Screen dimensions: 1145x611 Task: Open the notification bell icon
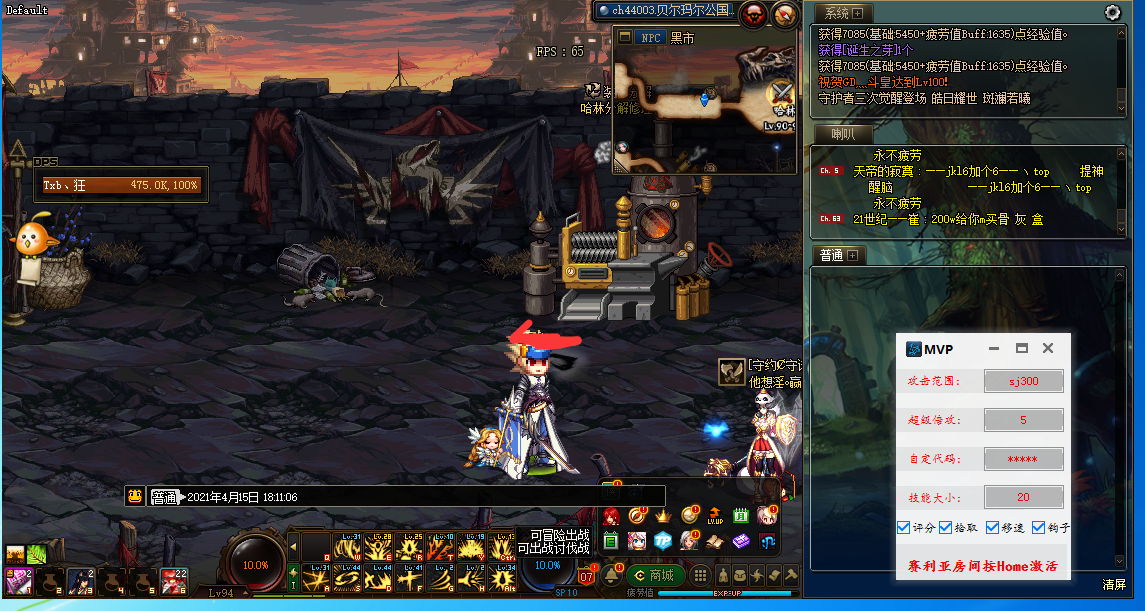pyautogui.click(x=611, y=575)
